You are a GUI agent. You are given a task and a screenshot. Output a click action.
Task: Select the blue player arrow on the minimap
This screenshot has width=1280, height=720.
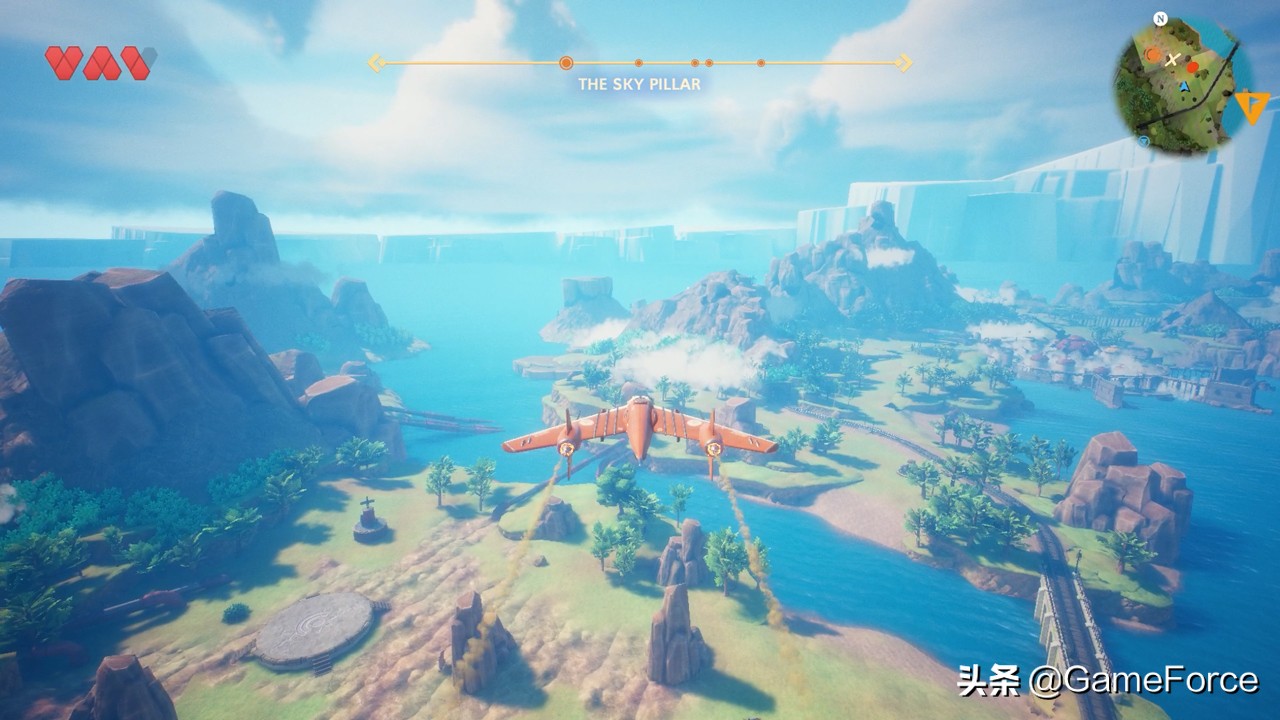[1184, 87]
